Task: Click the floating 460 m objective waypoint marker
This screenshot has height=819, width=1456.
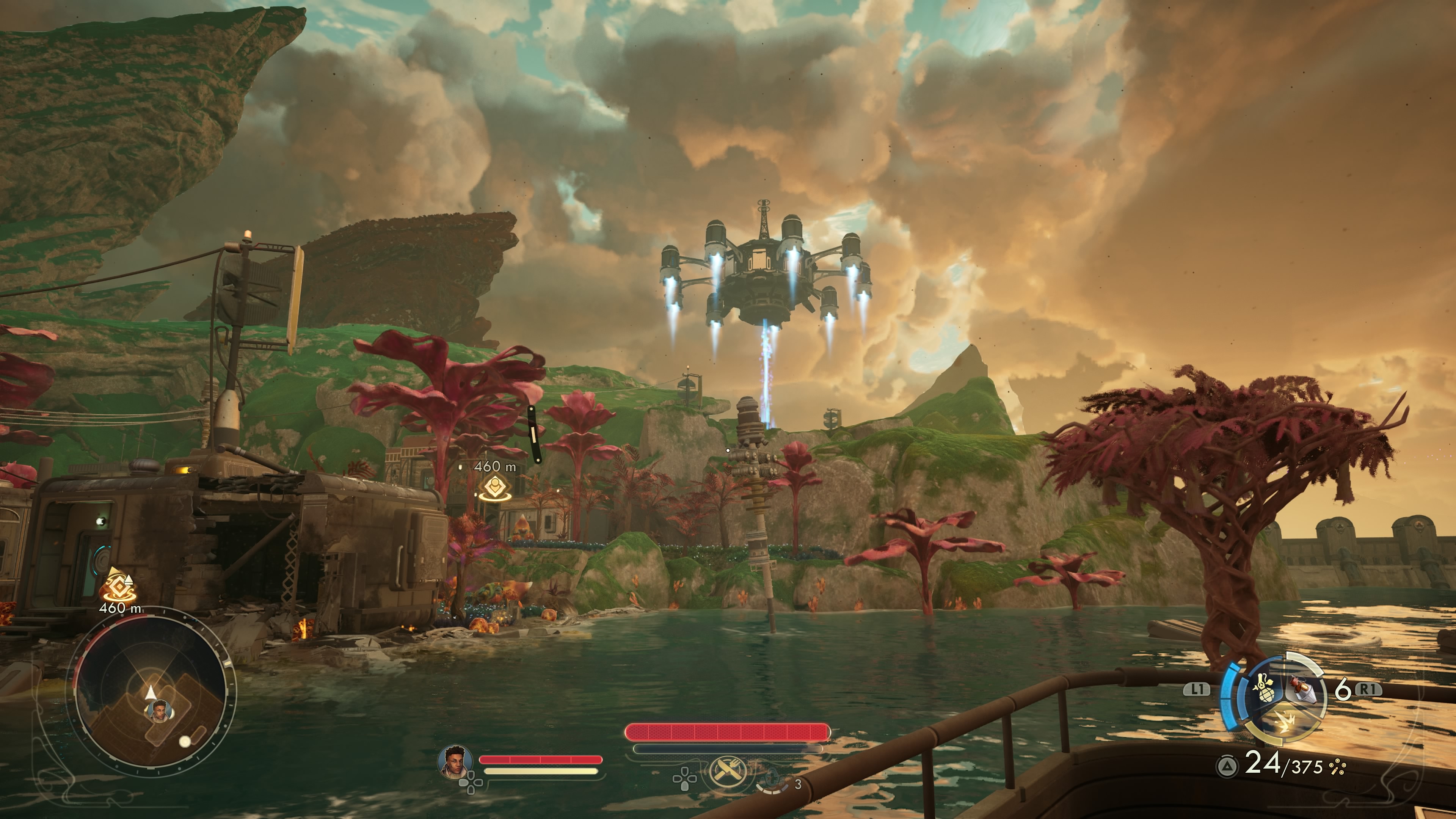Action: click(x=495, y=486)
